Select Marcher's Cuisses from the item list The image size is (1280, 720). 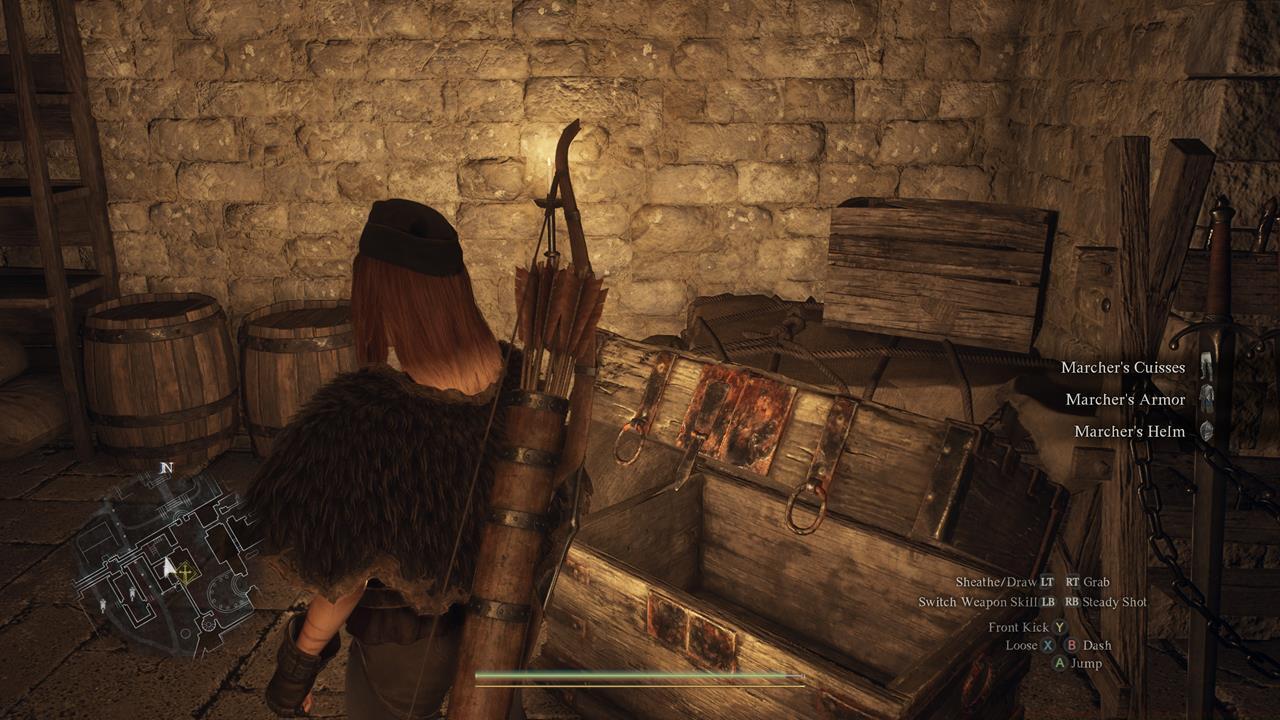click(1124, 367)
